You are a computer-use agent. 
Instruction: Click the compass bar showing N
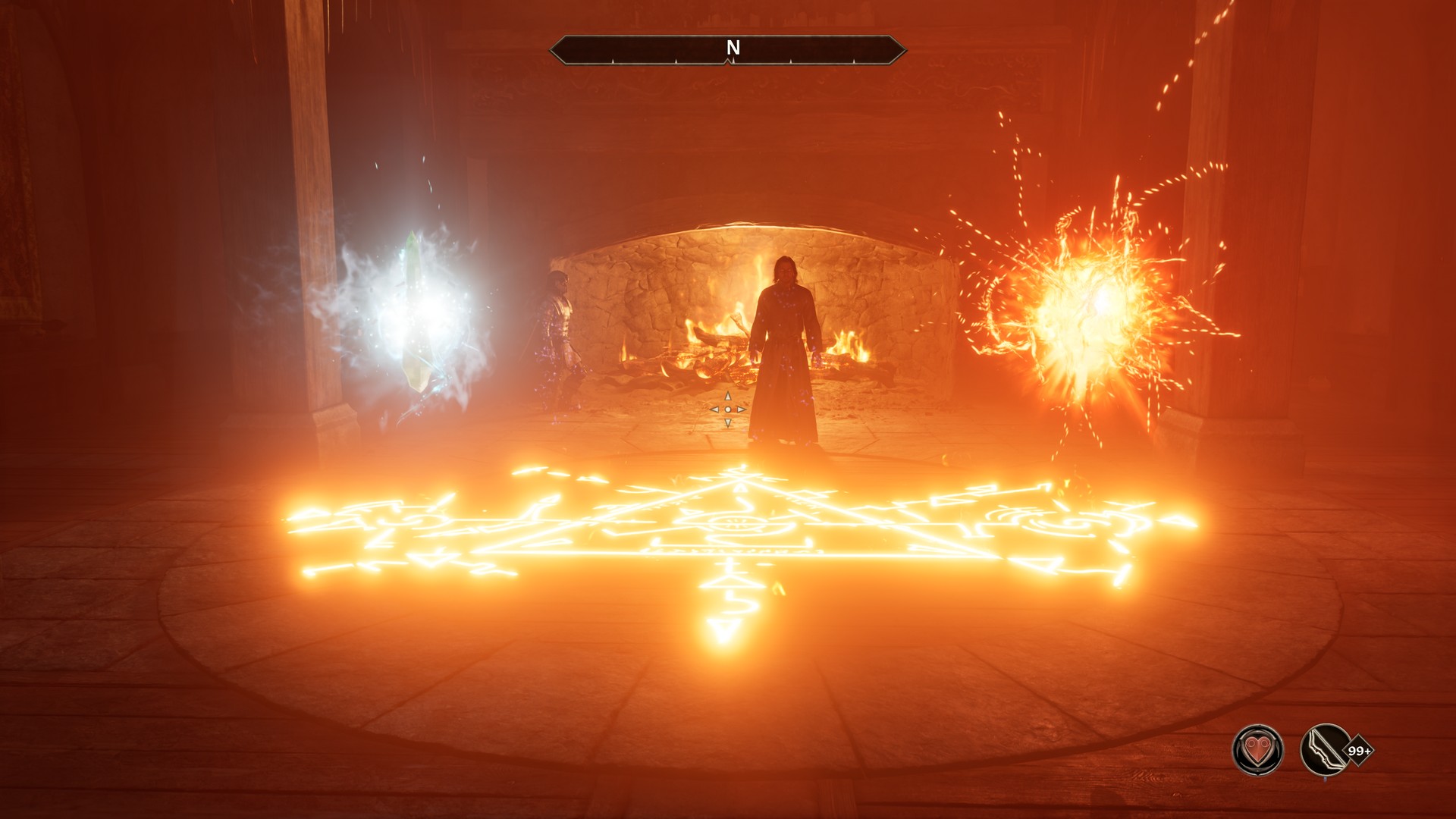click(x=728, y=49)
